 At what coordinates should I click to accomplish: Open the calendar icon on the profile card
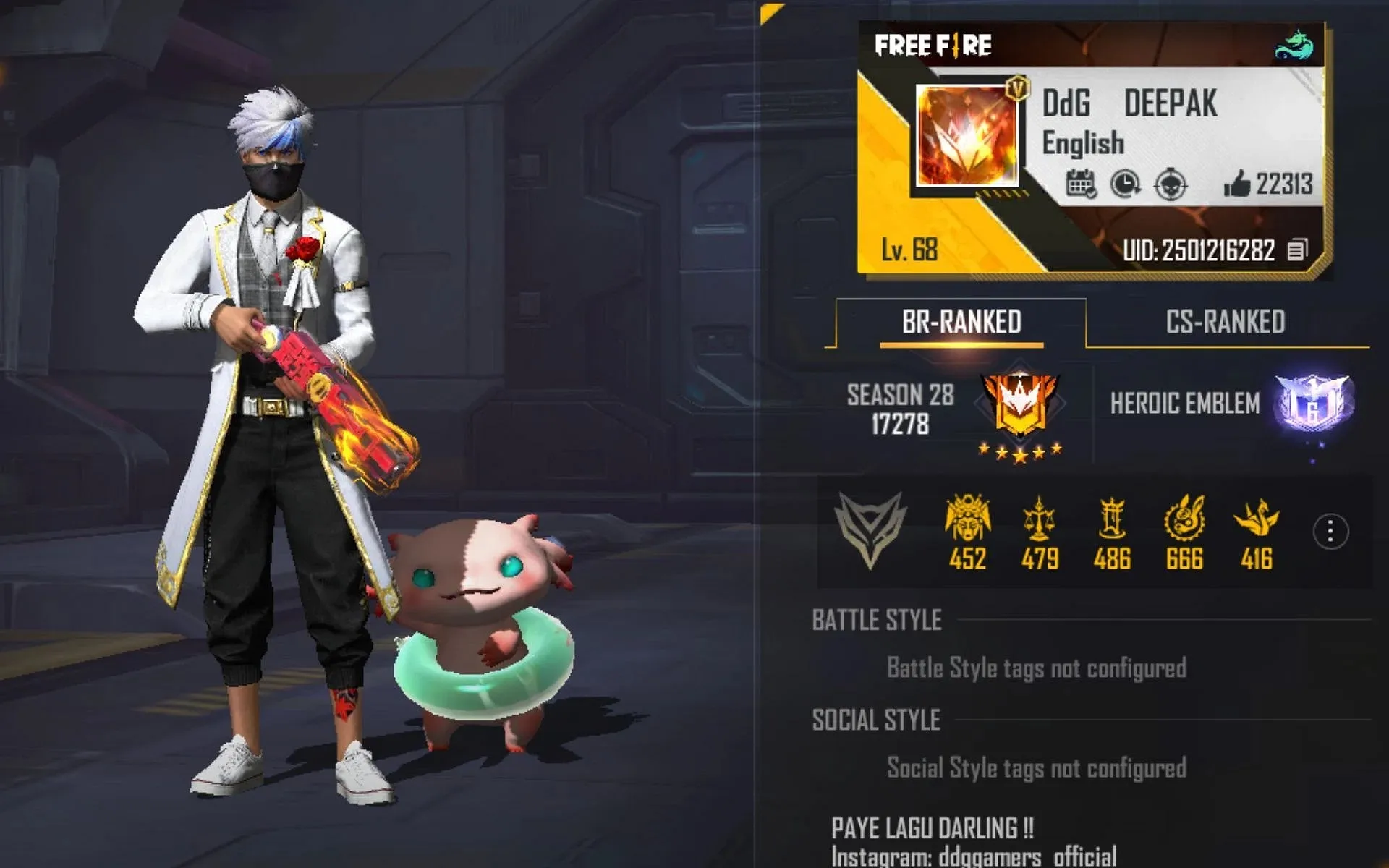(1081, 184)
